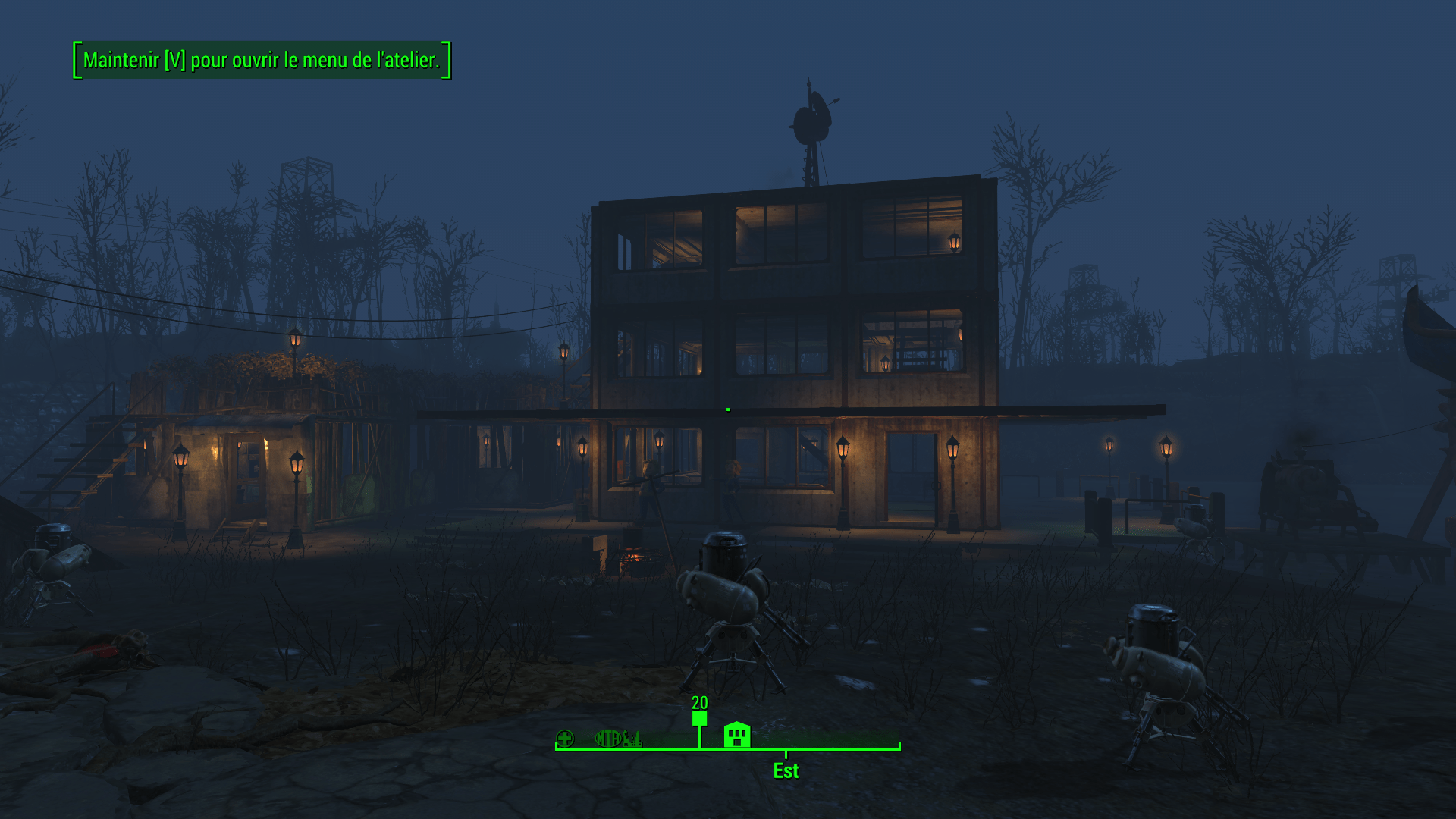1456x819 pixels.
Task: Select the settlement house marker on the compass
Action: (736, 735)
